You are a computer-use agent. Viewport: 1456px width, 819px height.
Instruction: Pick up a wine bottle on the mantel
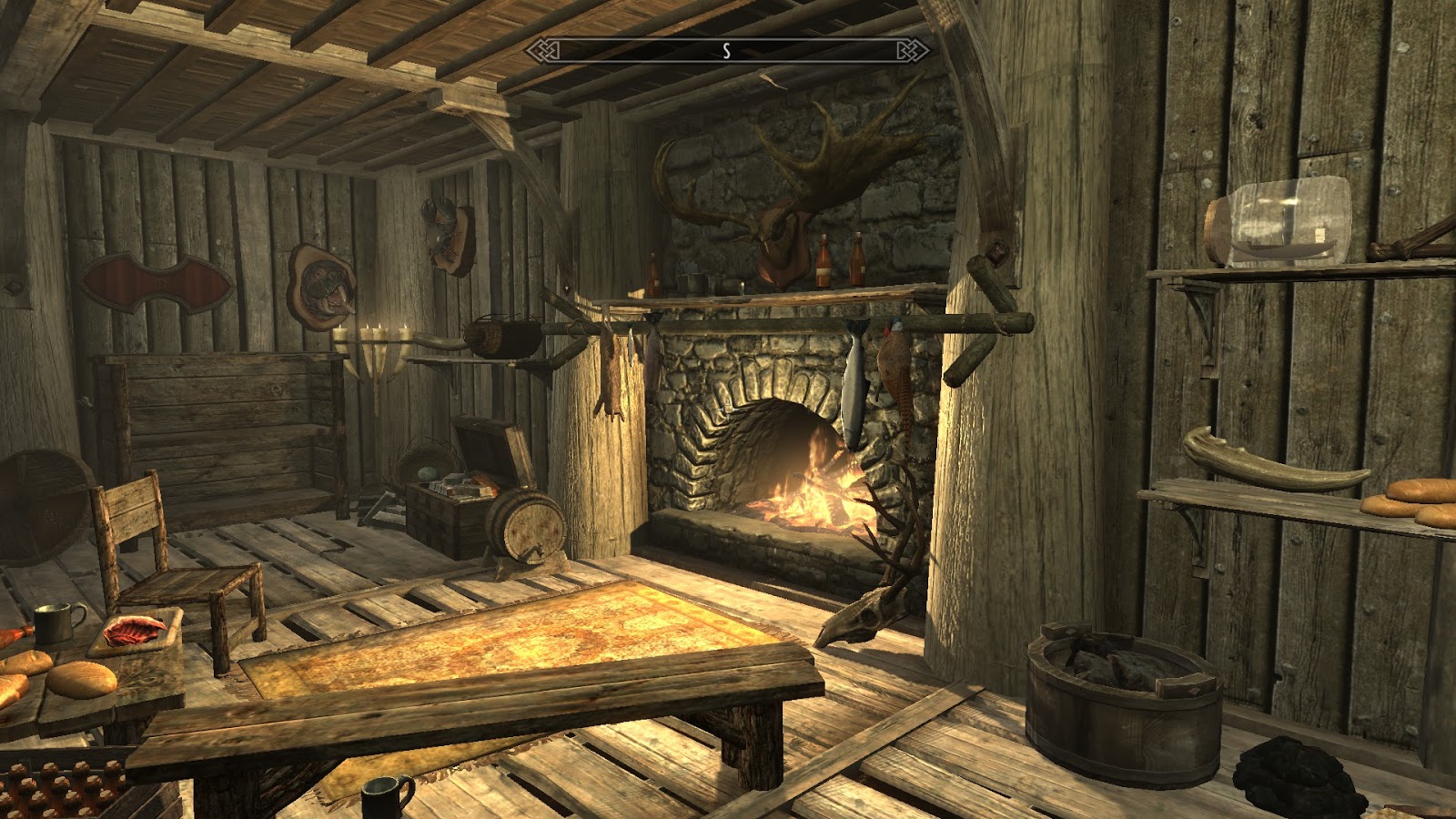[x=824, y=264]
